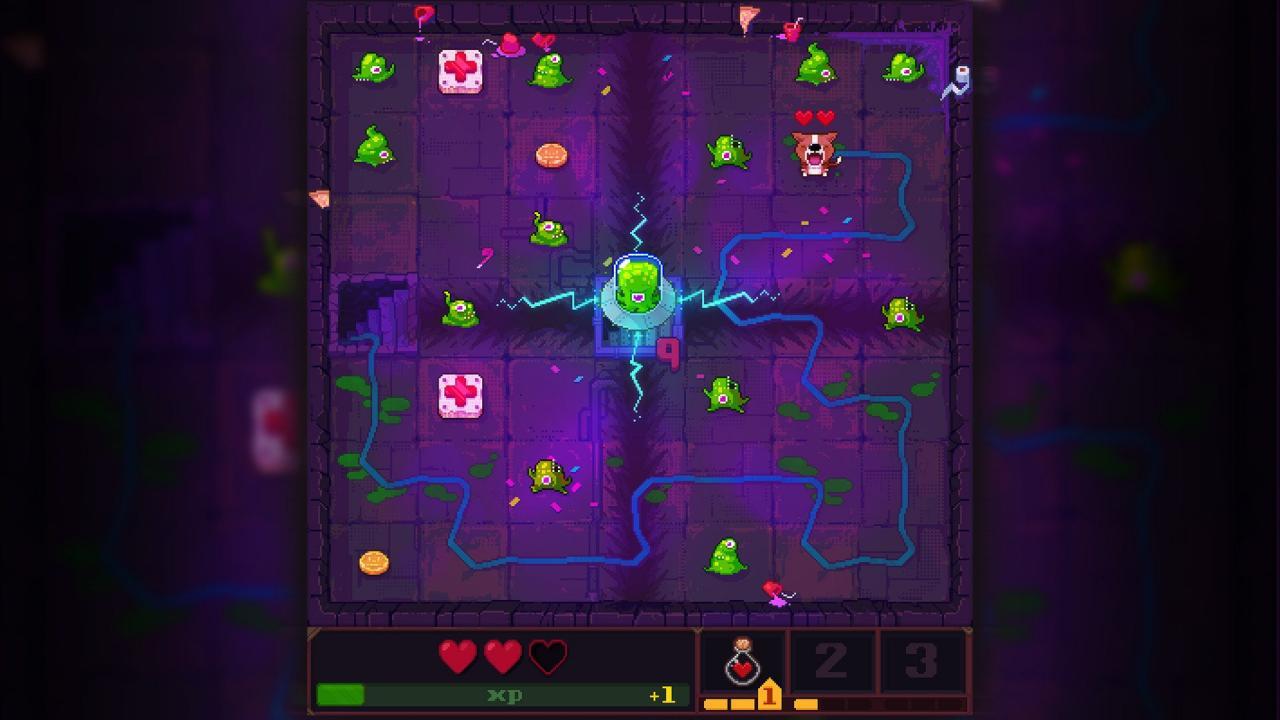Select the alien pilot in the UFO
Viewport: 1280px width, 720px height.
(639, 290)
